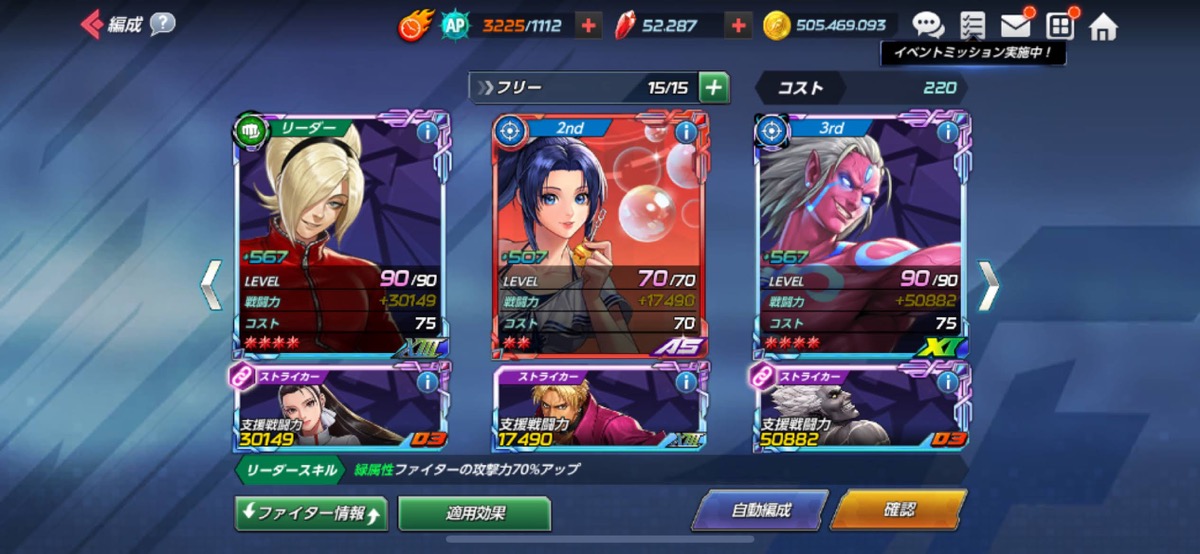Open the mission checklist icon
Screen dimensions: 1200x554
[x=971, y=26]
